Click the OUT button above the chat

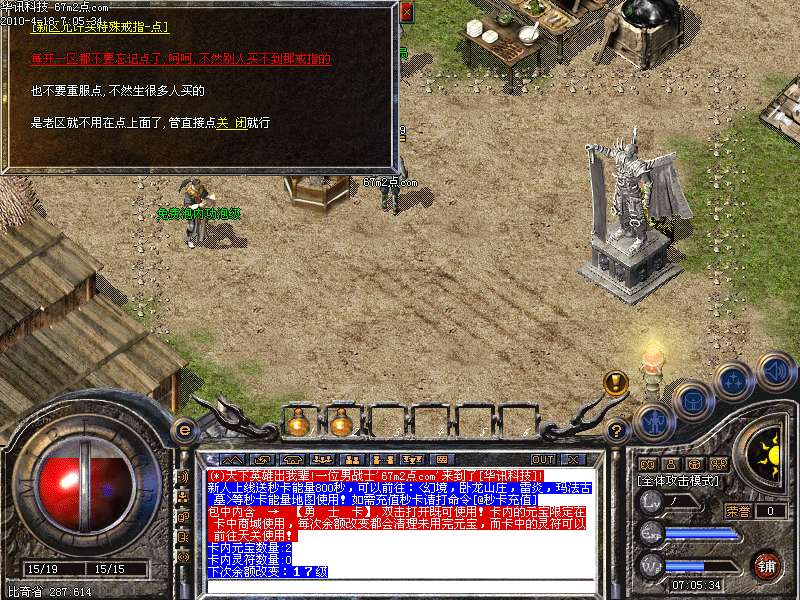coord(543,459)
